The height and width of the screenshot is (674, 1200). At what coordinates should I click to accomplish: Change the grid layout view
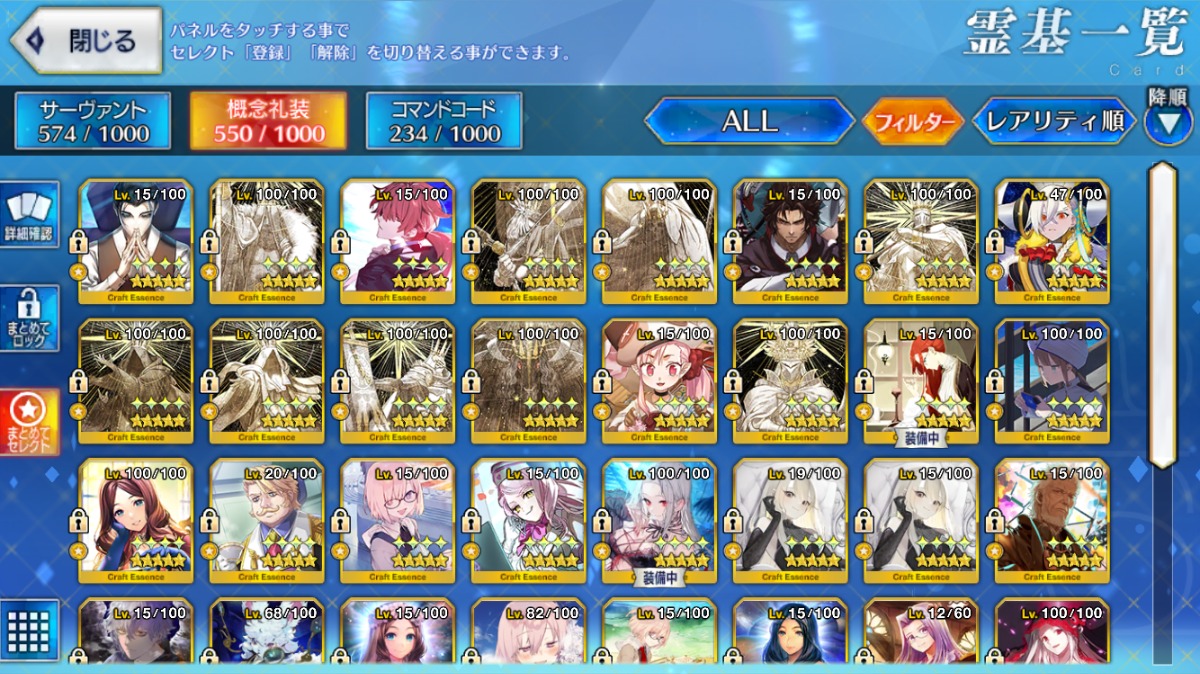(x=30, y=628)
